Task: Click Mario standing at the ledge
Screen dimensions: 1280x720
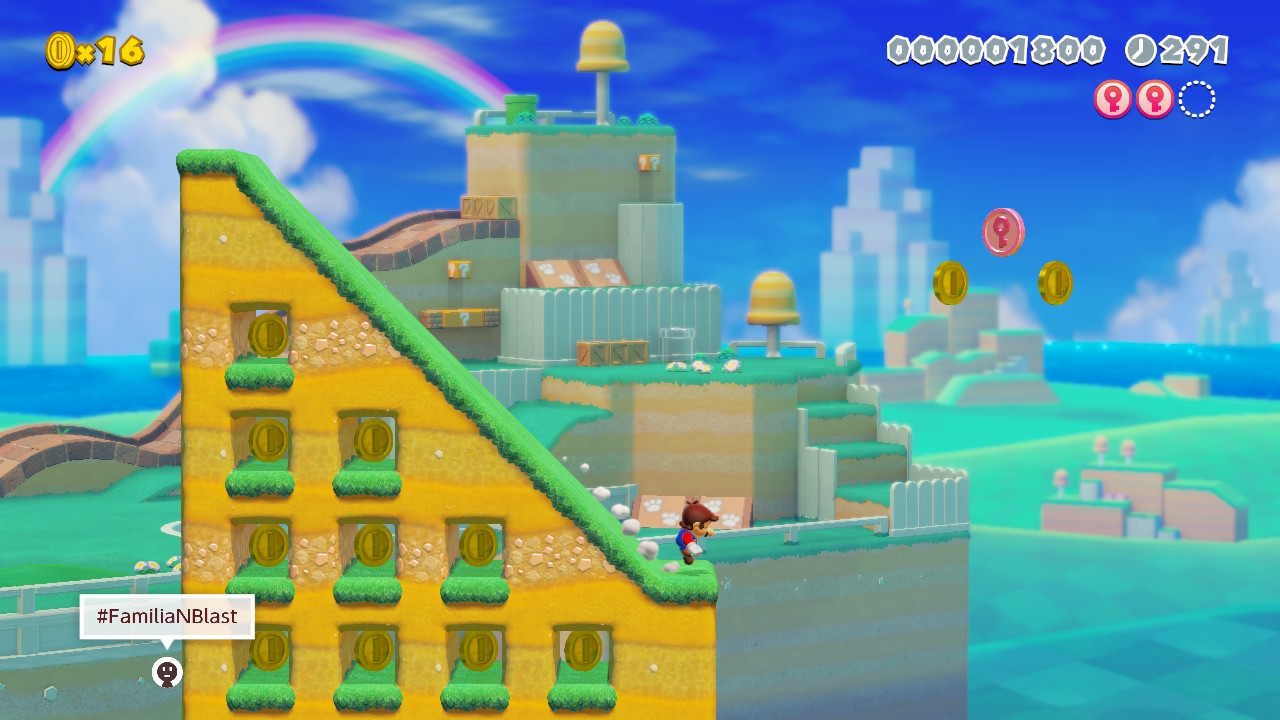Action: point(695,535)
